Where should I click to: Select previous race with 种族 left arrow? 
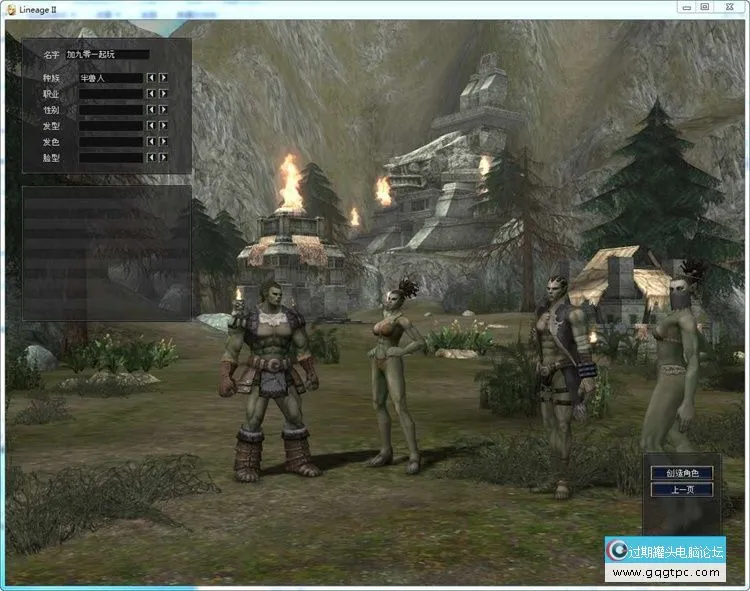(x=151, y=77)
